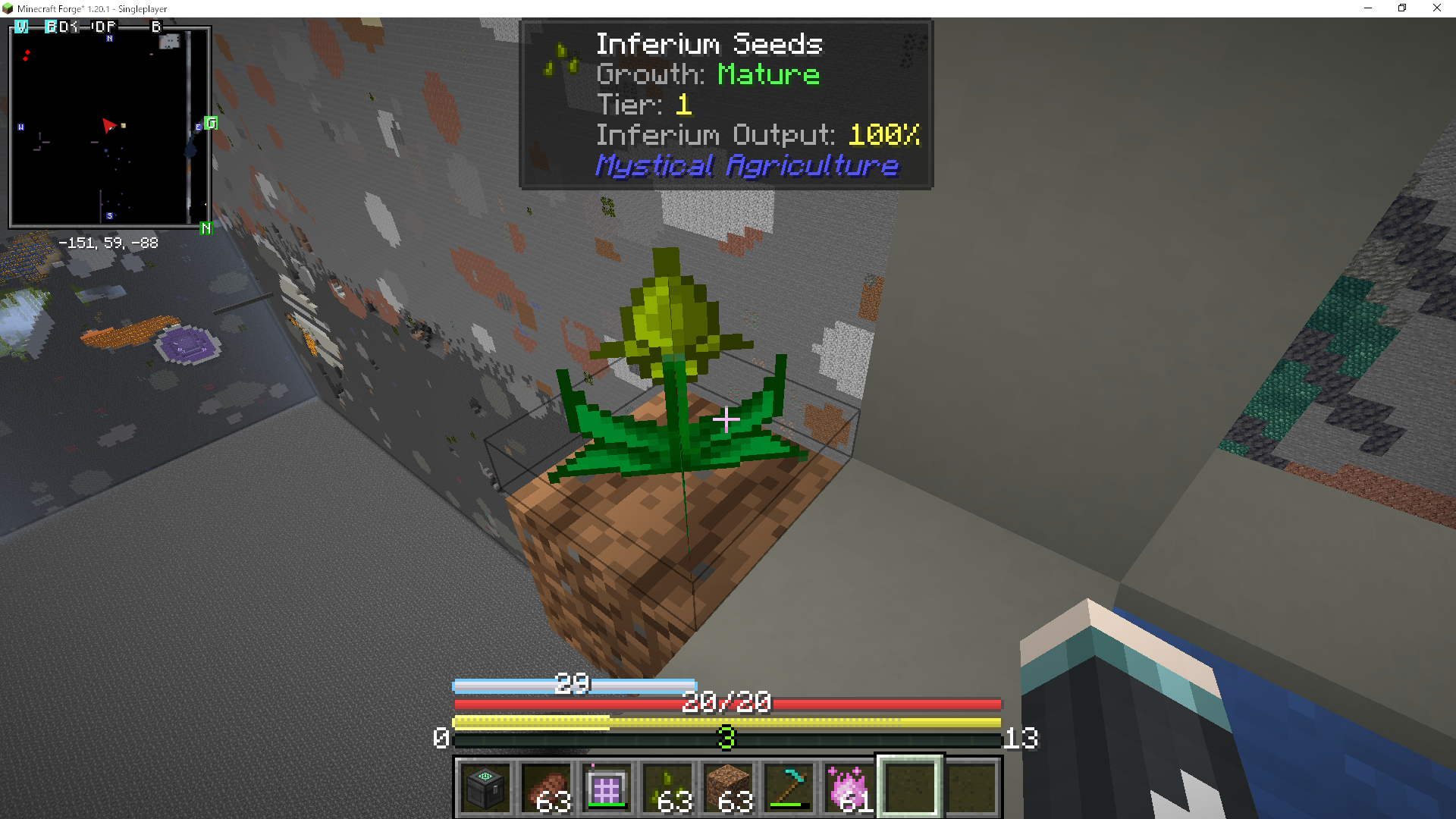
Task: Click the green N waypoint below the minimap
Action: point(205,227)
